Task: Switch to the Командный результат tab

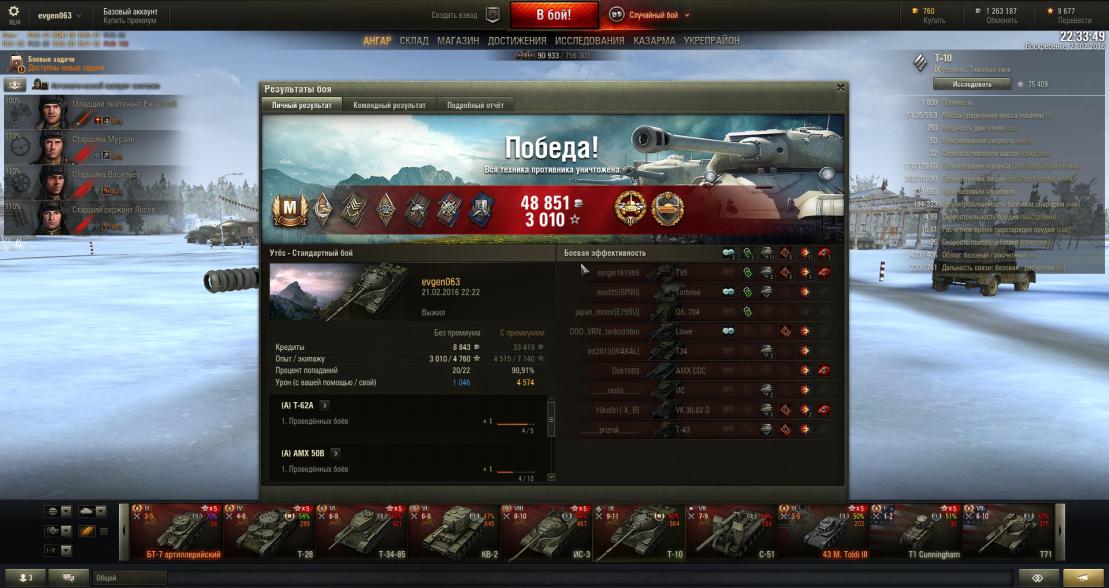Action: tap(389, 105)
